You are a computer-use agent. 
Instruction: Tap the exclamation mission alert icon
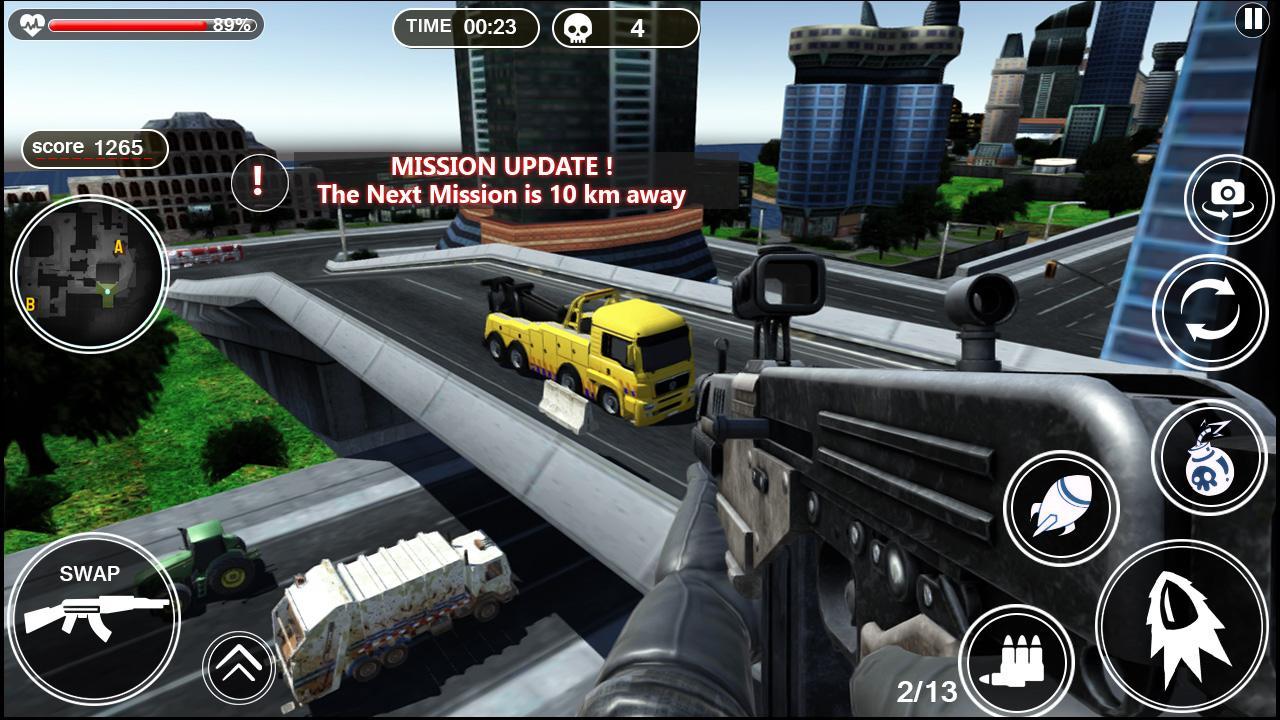261,183
